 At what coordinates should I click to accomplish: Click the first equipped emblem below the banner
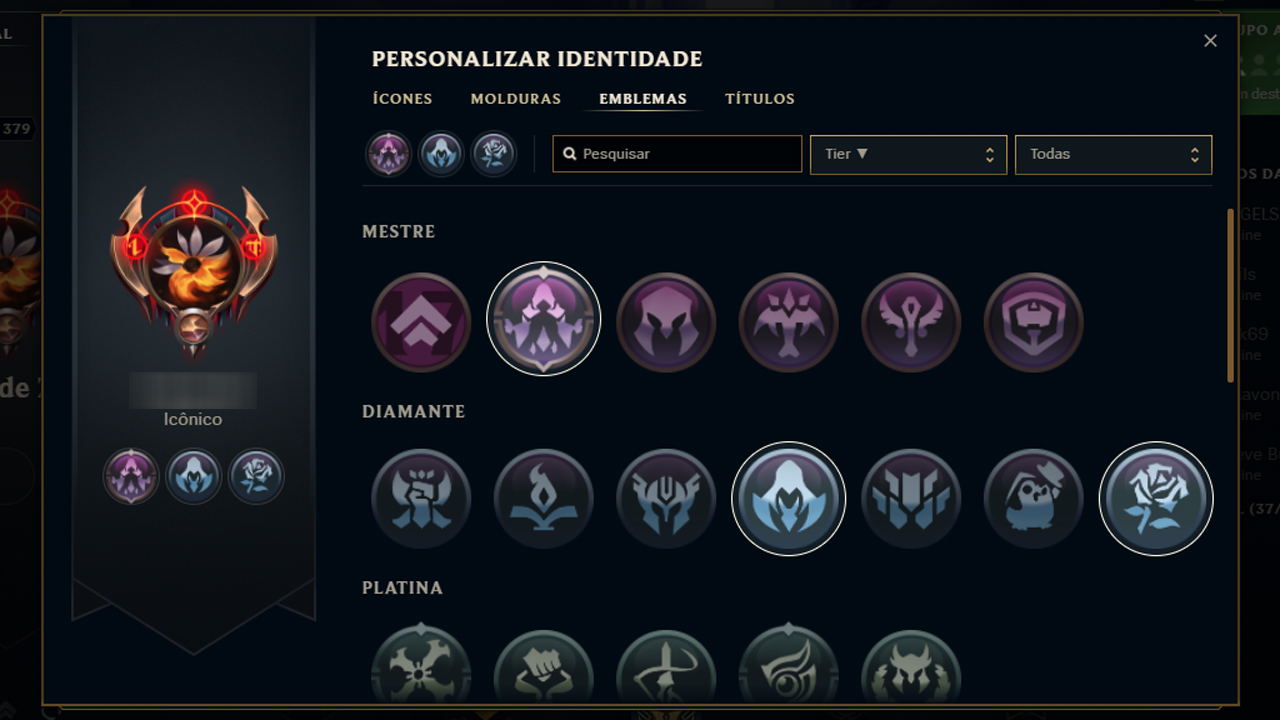coord(130,476)
